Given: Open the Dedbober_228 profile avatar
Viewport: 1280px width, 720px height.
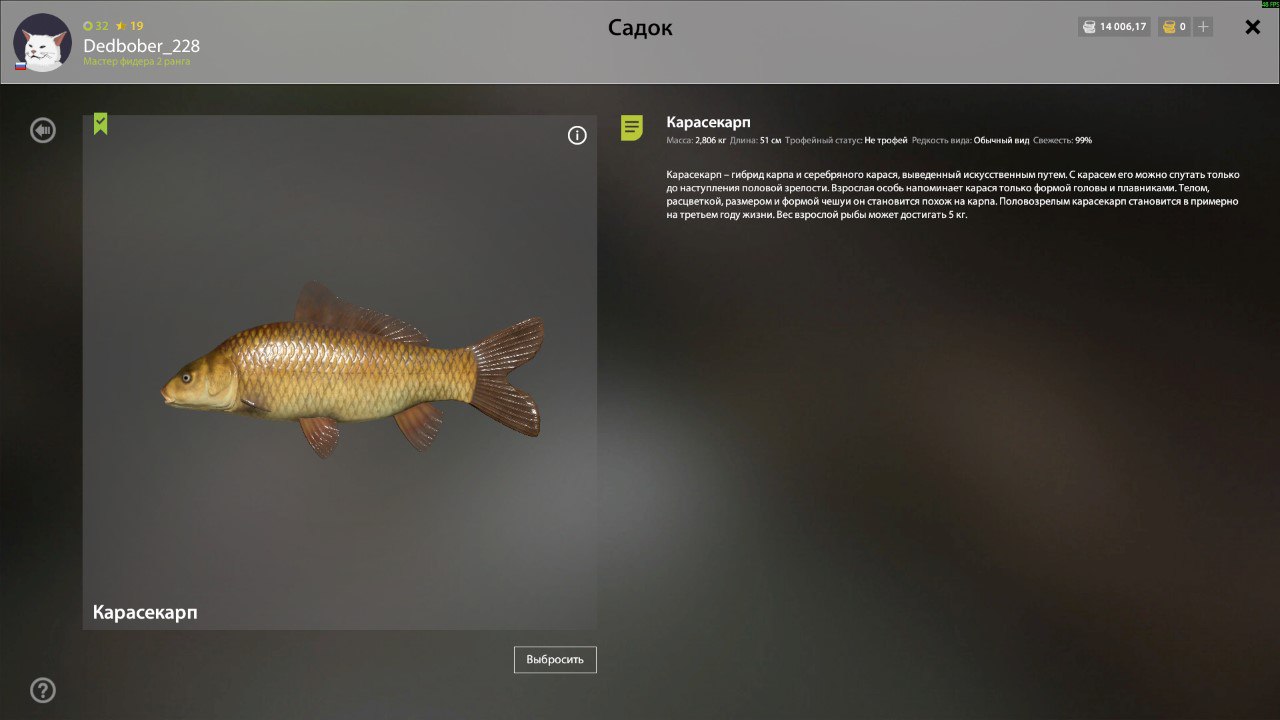Looking at the screenshot, I should point(41,42).
